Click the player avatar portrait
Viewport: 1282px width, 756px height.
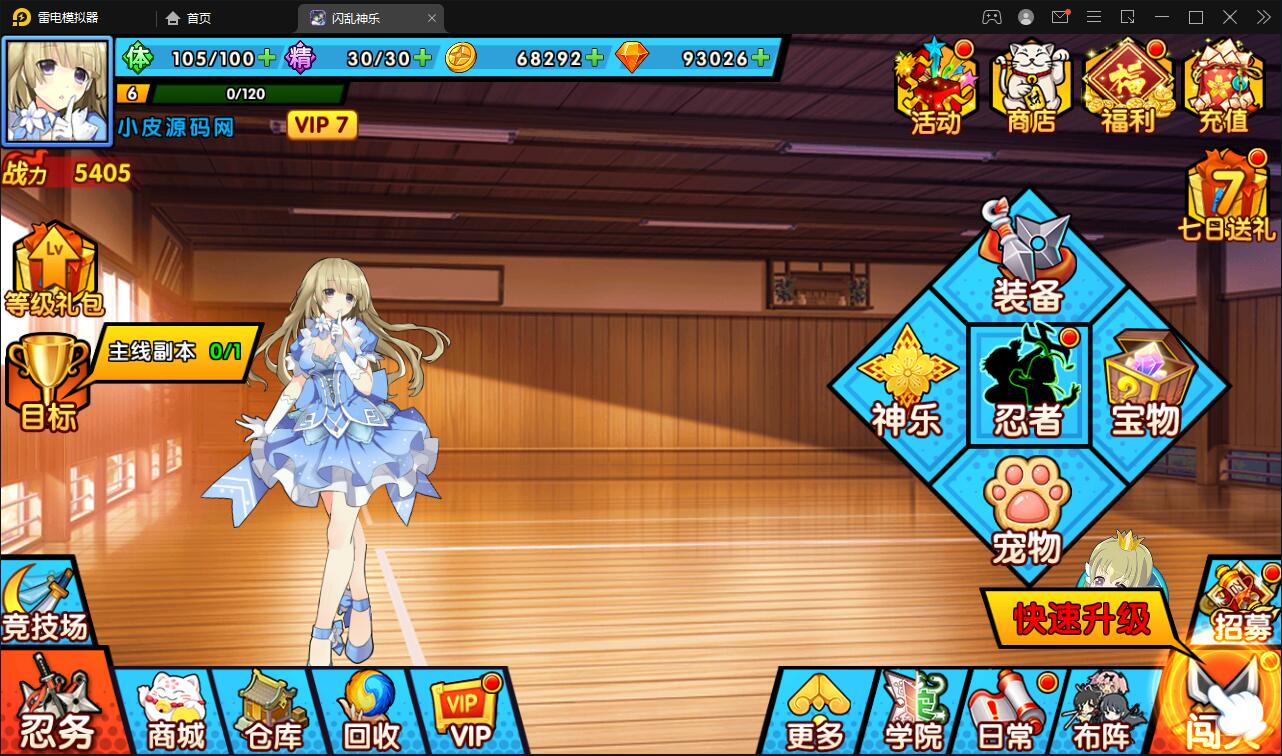coord(57,90)
